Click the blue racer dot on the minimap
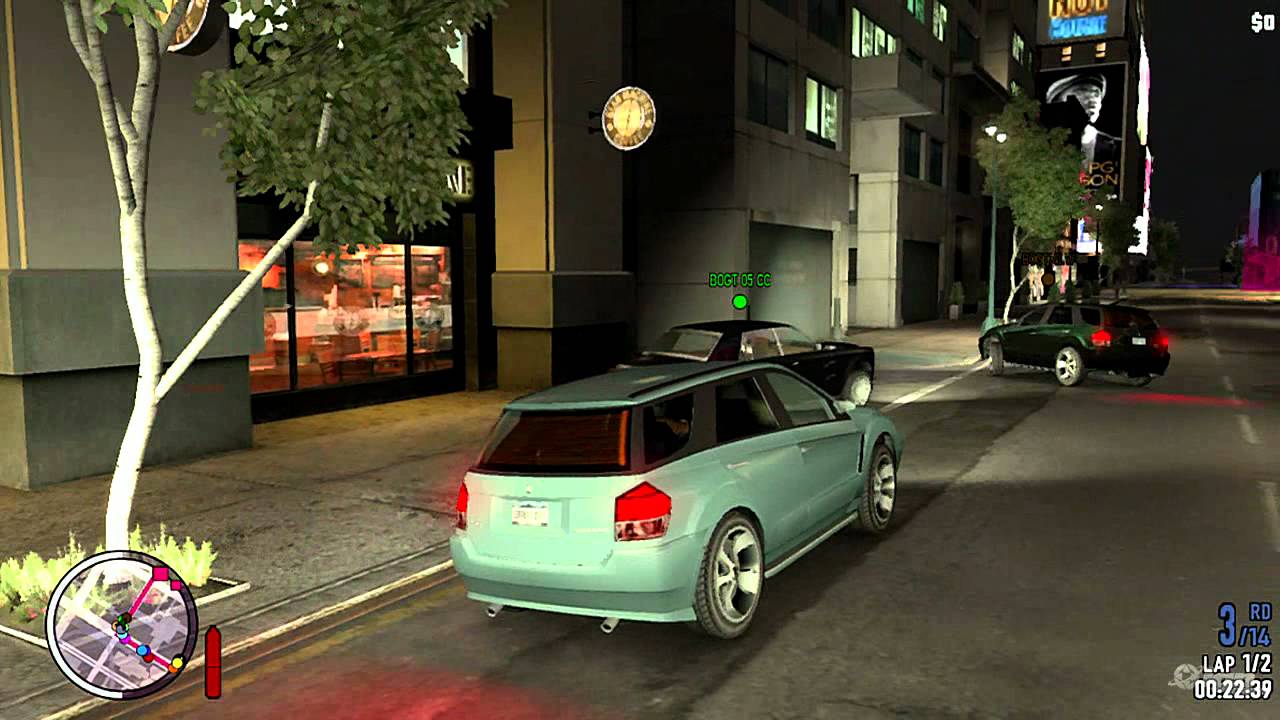This screenshot has height=720, width=1280. point(142,650)
